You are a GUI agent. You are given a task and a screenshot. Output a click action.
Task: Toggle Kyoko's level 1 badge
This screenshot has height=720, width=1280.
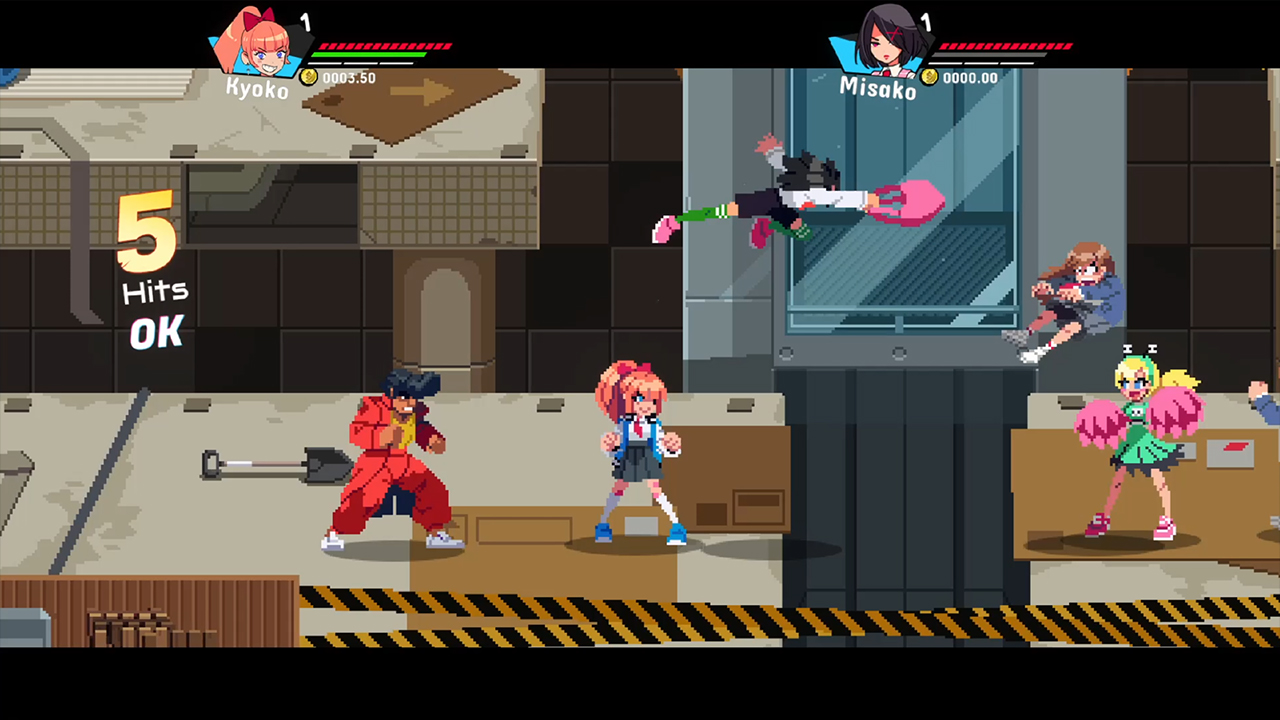pyautogui.click(x=306, y=22)
